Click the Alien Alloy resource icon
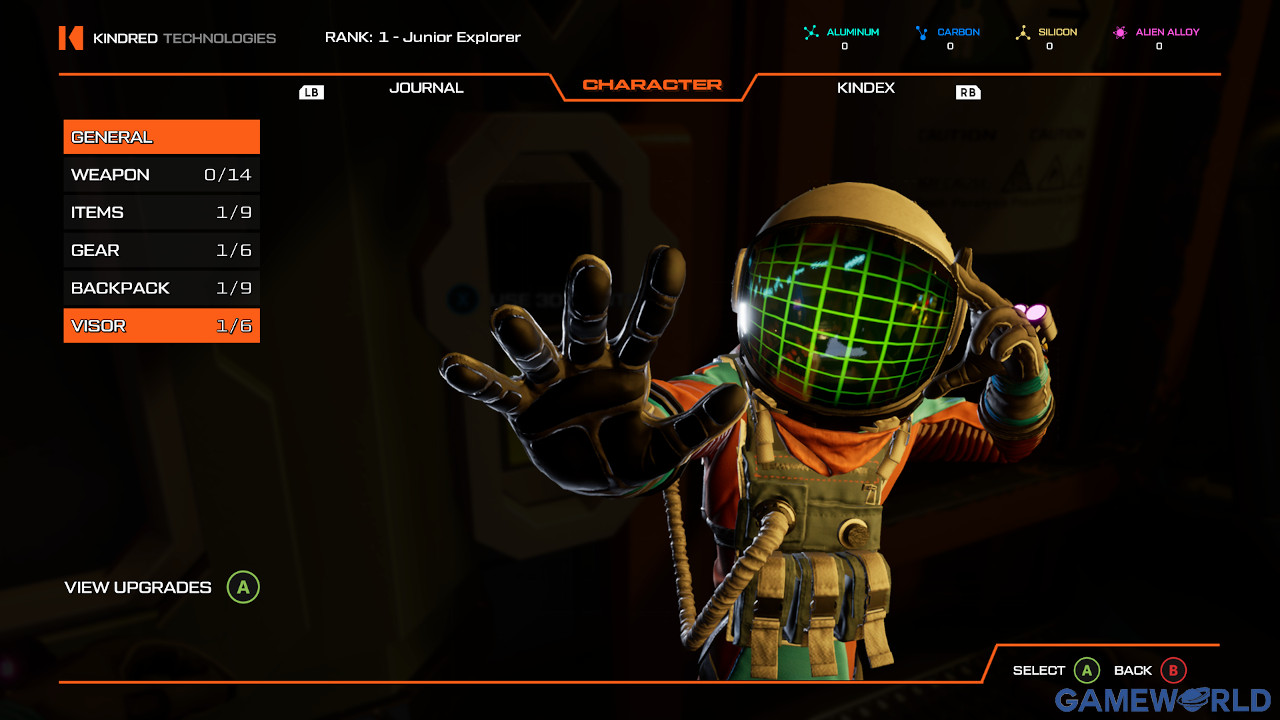 1118,31
